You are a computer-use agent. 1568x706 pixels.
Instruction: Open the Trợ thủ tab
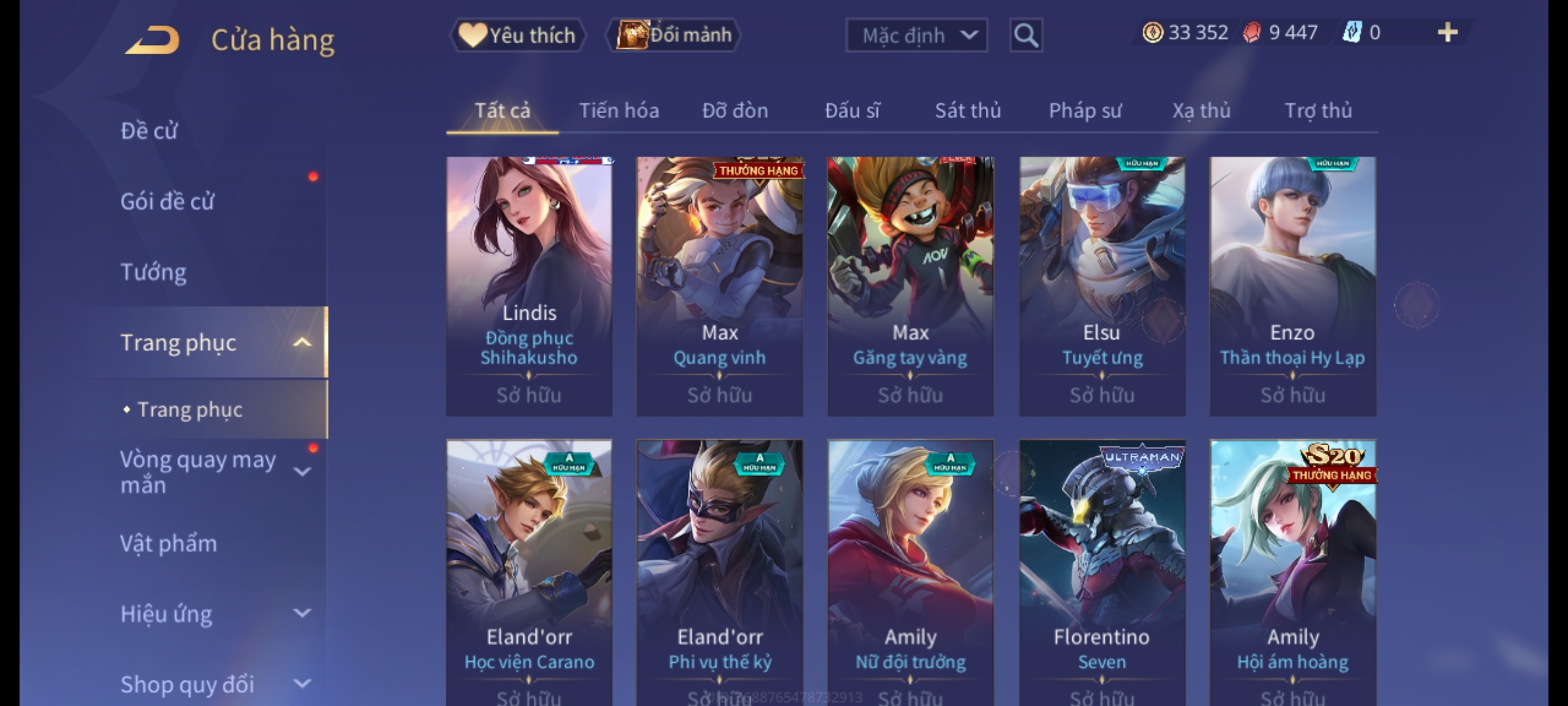1318,111
